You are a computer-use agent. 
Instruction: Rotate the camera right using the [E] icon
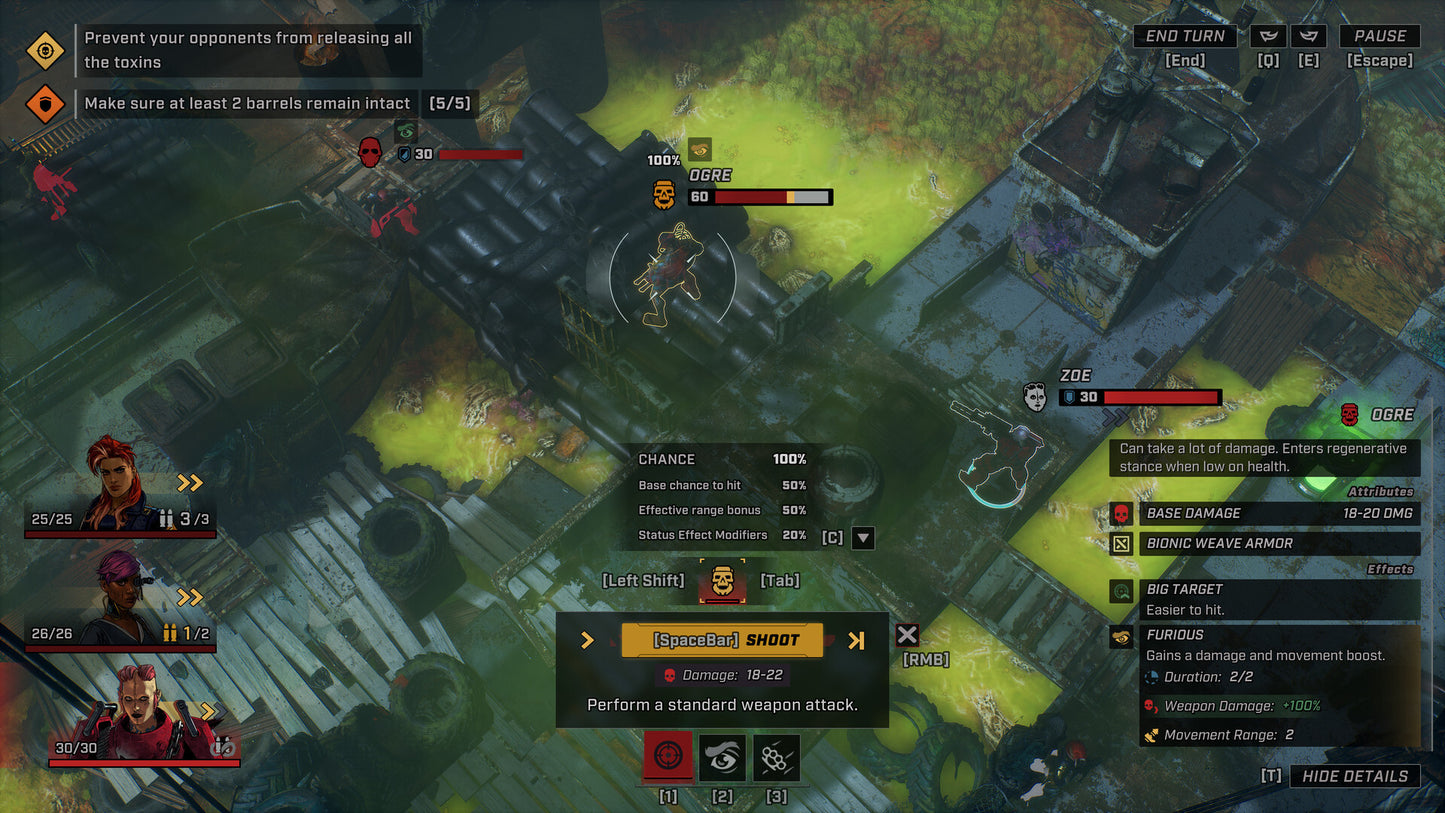click(x=1308, y=36)
